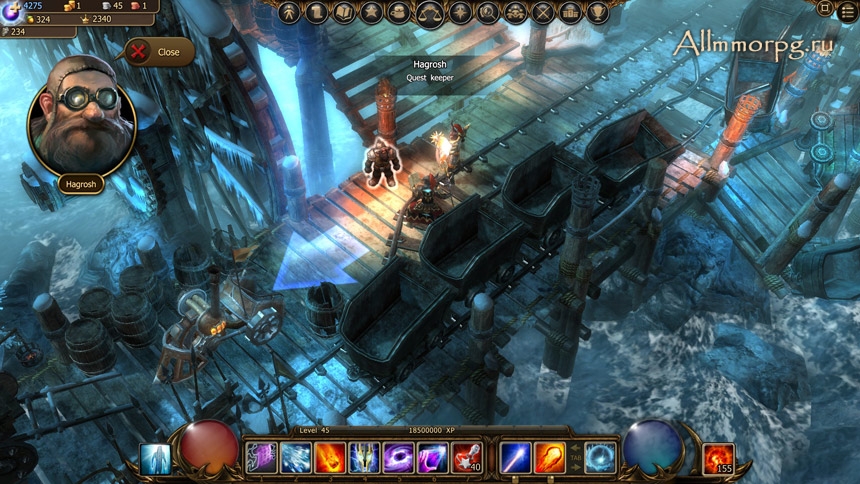Image resolution: width=860 pixels, height=484 pixels.
Task: Open the character figure menu icon
Action: coord(289,13)
